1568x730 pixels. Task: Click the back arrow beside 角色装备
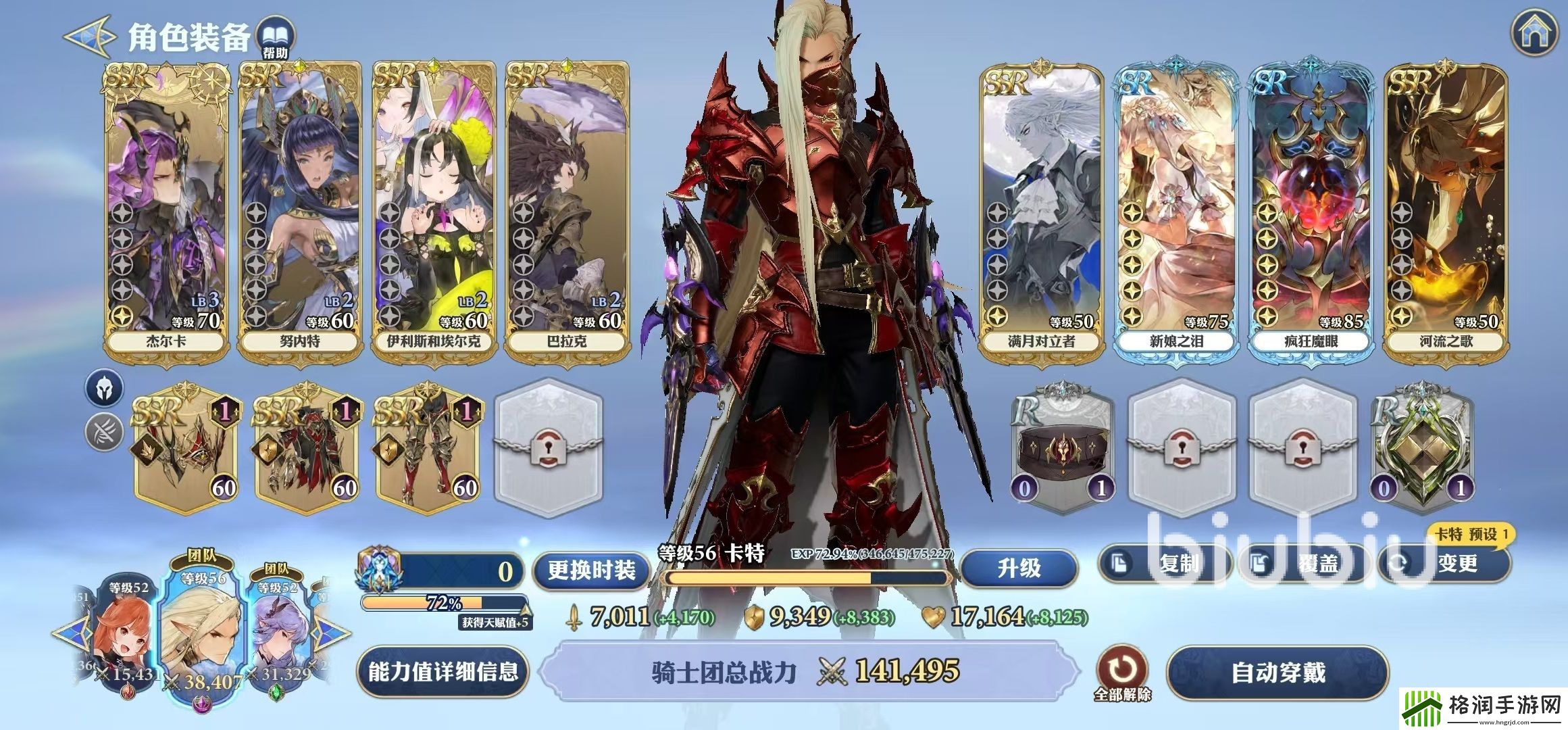click(86, 35)
